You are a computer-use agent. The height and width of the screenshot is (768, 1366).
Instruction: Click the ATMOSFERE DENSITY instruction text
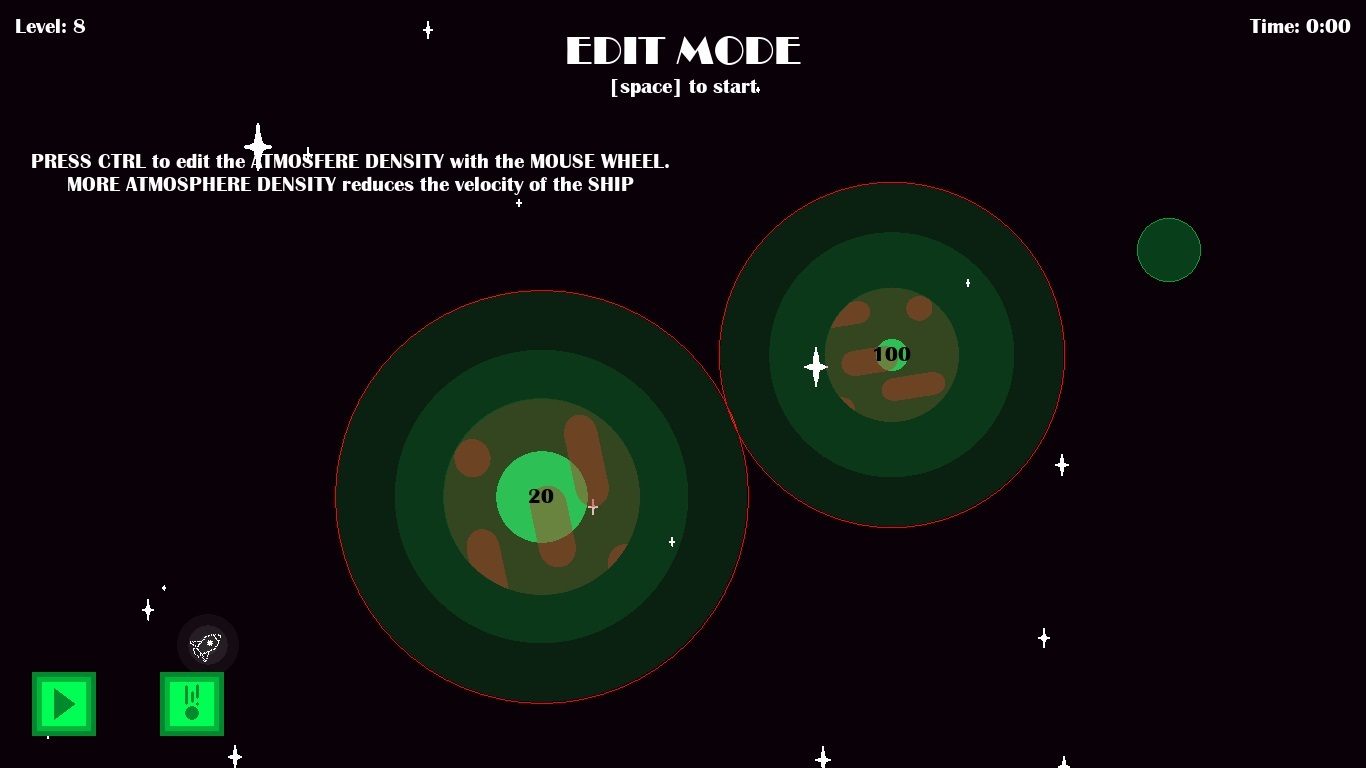click(x=350, y=161)
